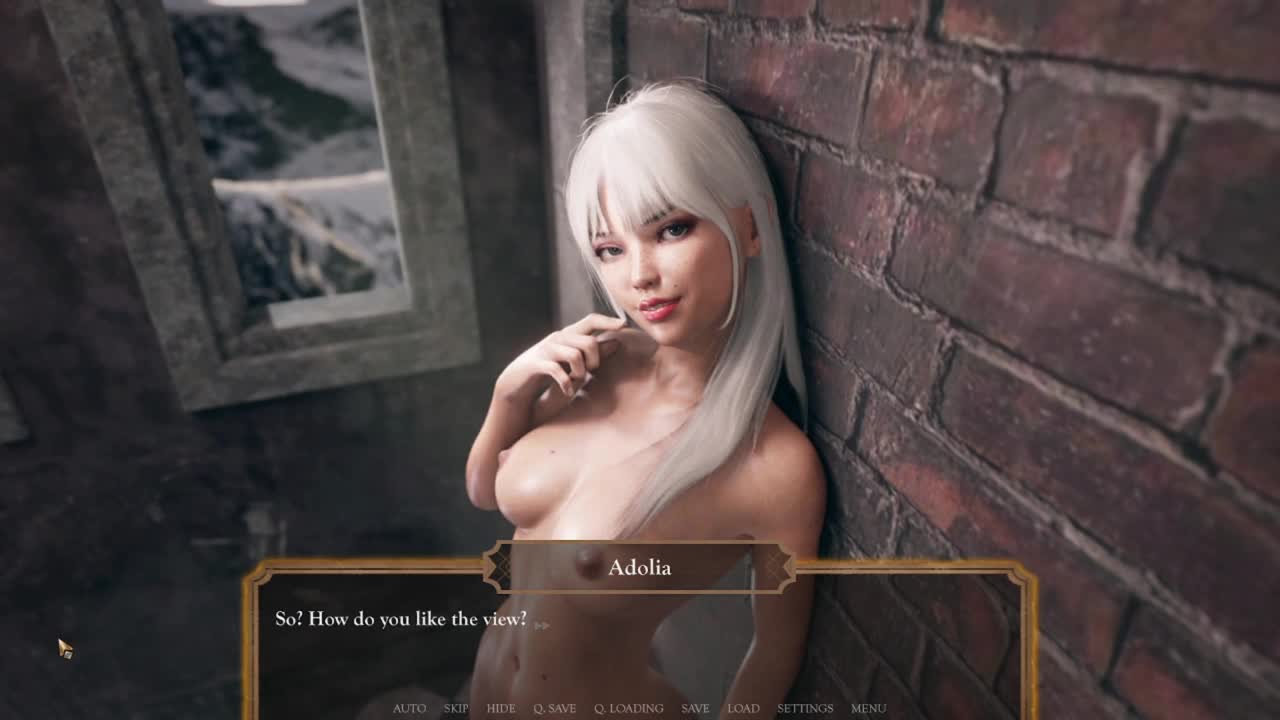The width and height of the screenshot is (1280, 720).
Task: Open the Settings menu
Action: tap(805, 708)
